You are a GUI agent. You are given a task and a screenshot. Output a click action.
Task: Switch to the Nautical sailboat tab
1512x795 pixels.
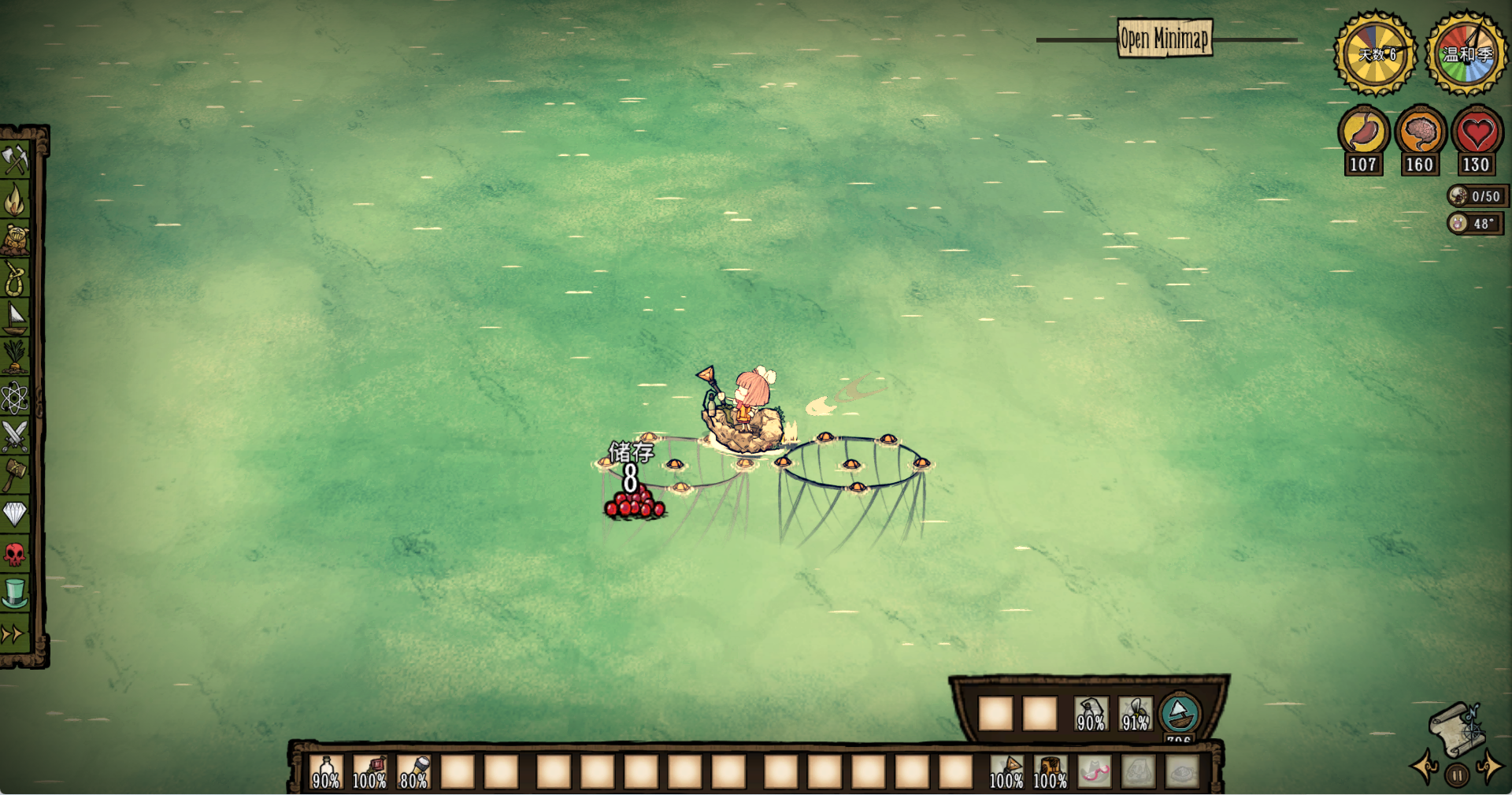coord(15,318)
